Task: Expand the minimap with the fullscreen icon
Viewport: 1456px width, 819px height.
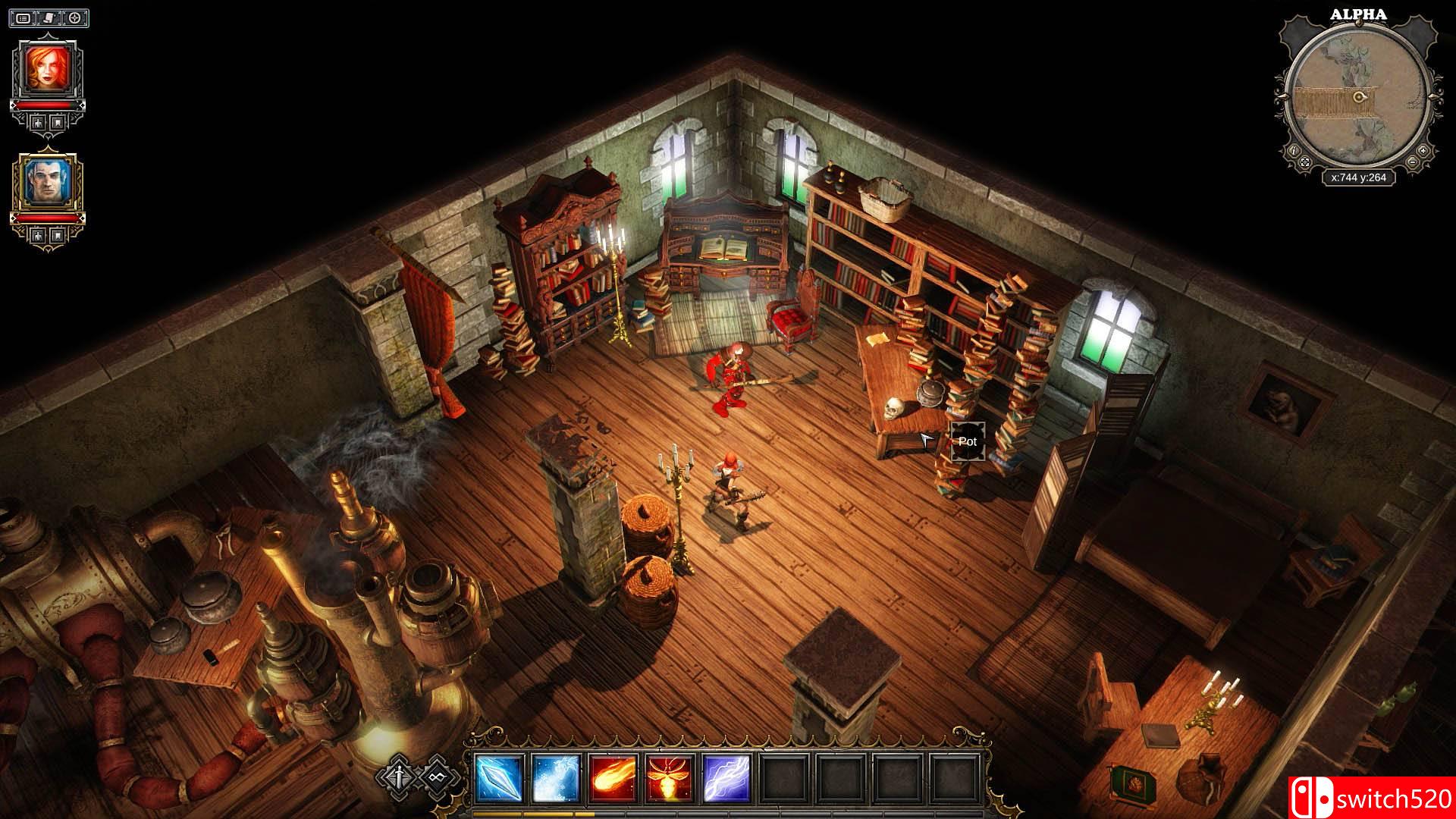Action: pyautogui.click(x=1305, y=162)
